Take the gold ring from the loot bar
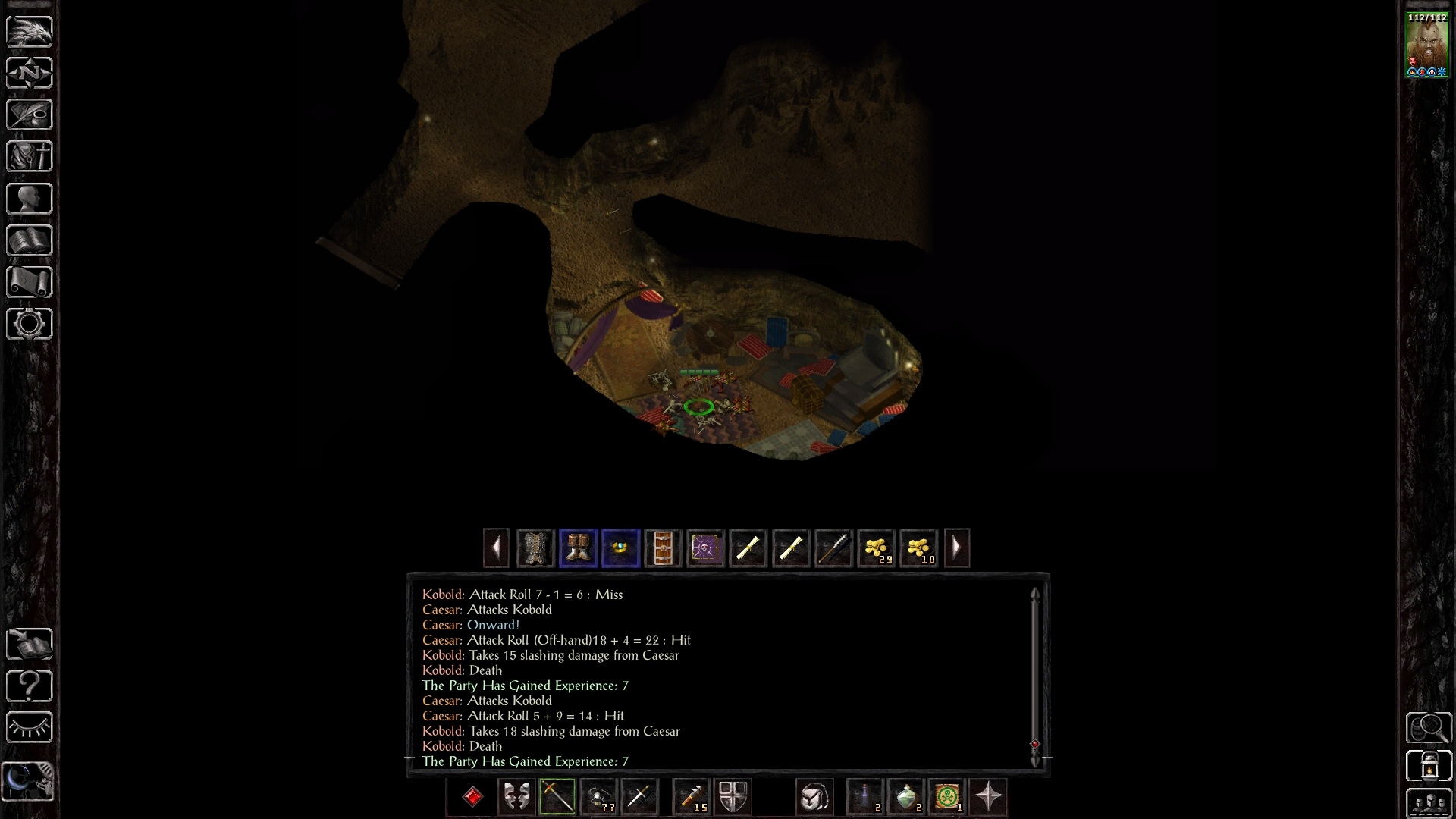The width and height of the screenshot is (1456, 819). point(620,548)
